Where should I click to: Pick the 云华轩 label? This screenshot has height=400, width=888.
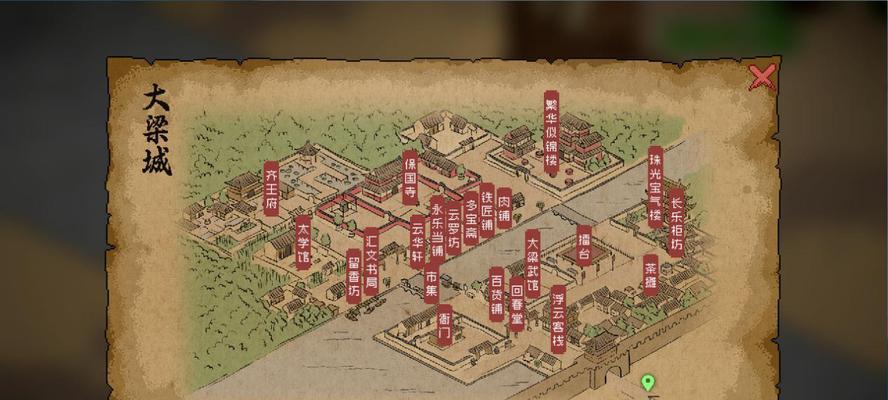tap(417, 240)
